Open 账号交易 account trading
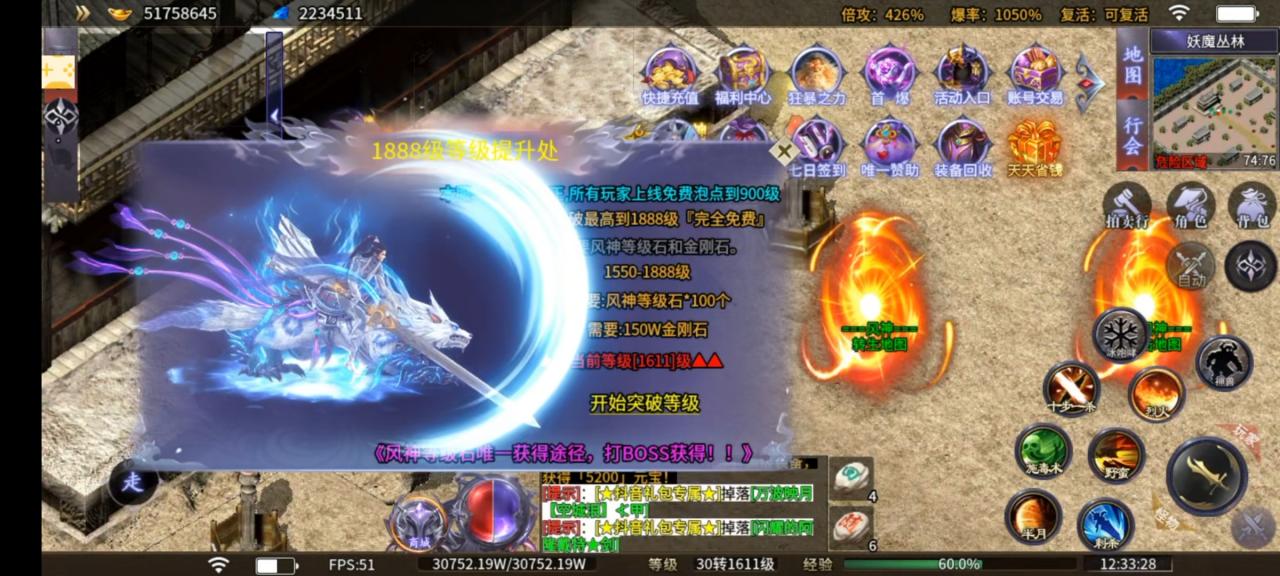Screen dimensions: 1280x576 click(1035, 73)
